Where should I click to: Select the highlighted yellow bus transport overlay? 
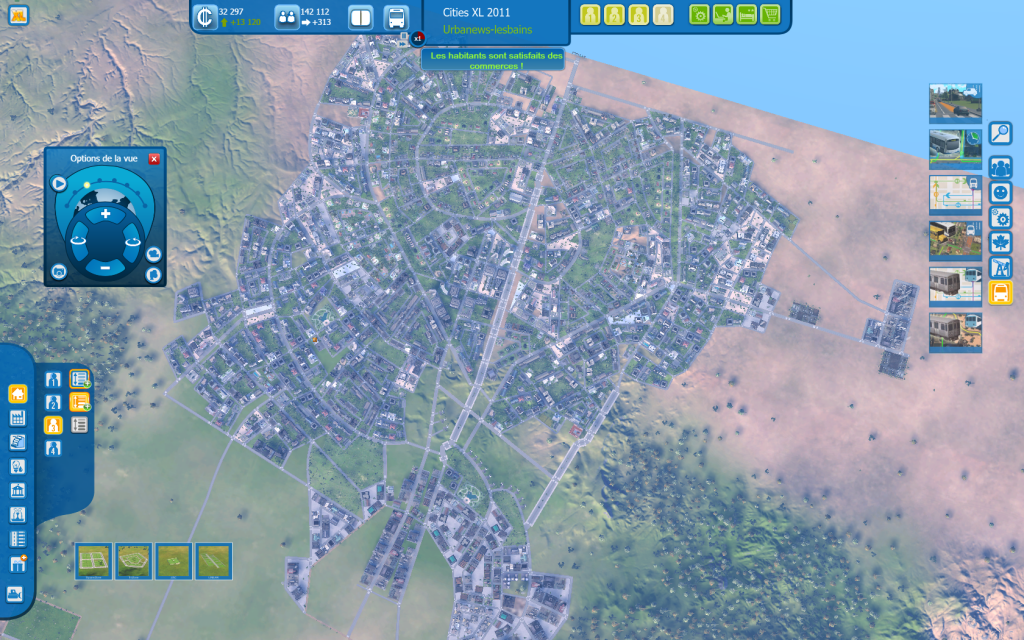tap(1000, 292)
